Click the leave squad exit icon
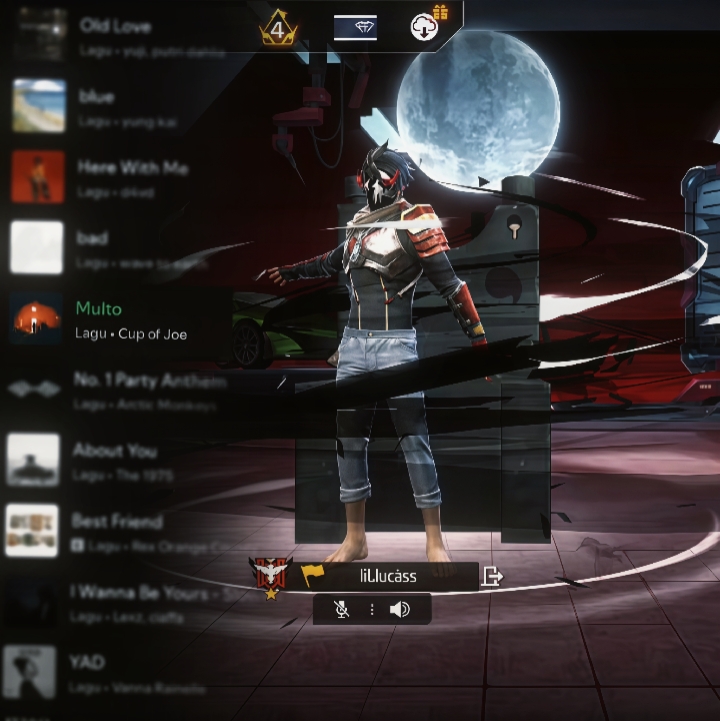This screenshot has width=720, height=721. pyautogui.click(x=492, y=576)
